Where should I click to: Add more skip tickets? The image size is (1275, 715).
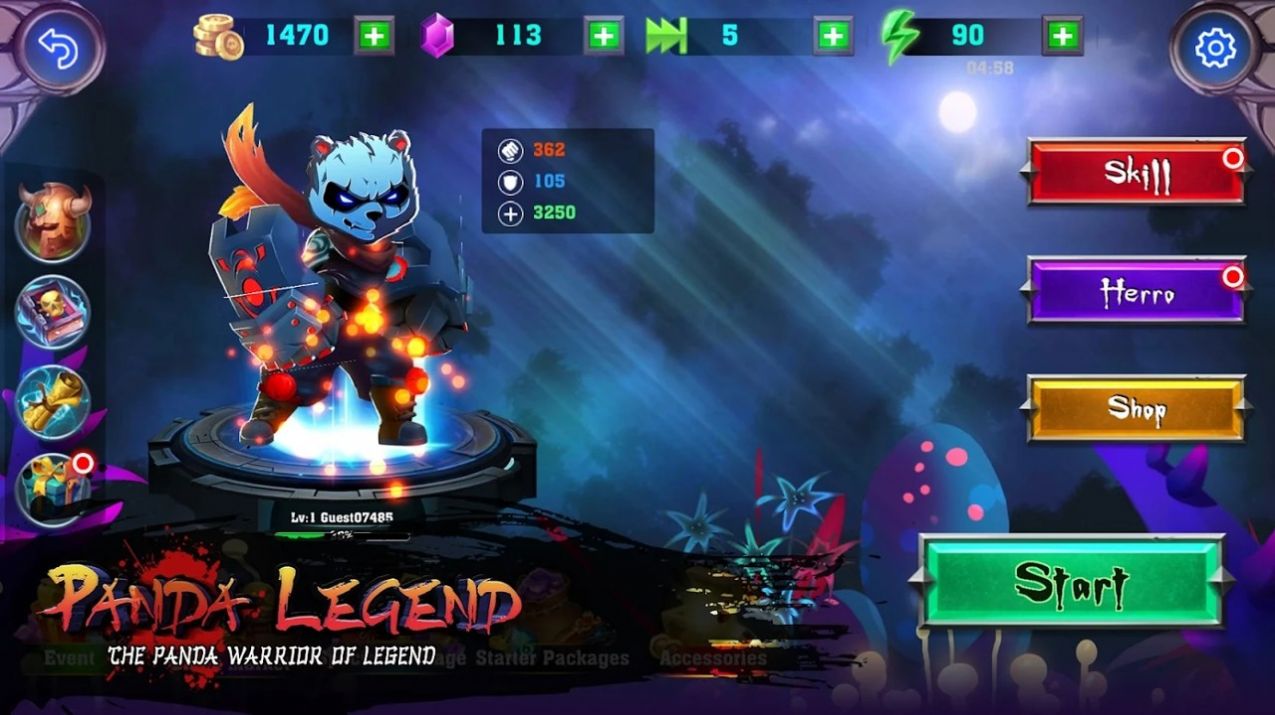pos(833,36)
